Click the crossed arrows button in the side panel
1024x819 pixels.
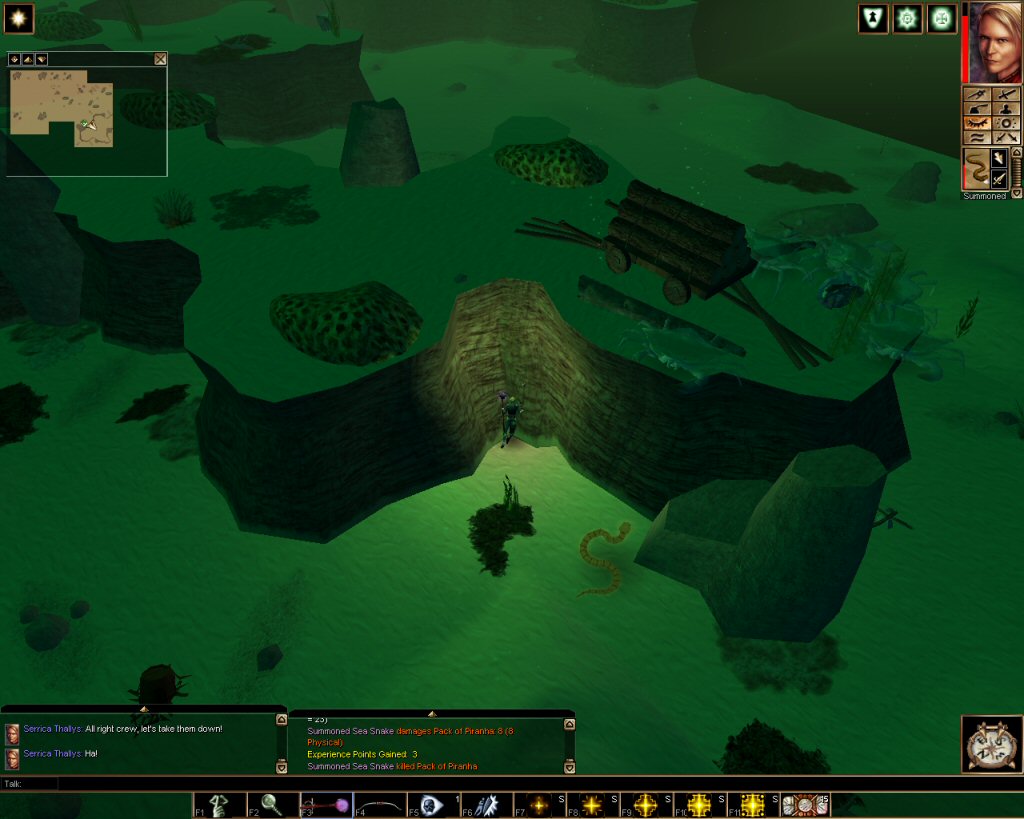(1007, 136)
